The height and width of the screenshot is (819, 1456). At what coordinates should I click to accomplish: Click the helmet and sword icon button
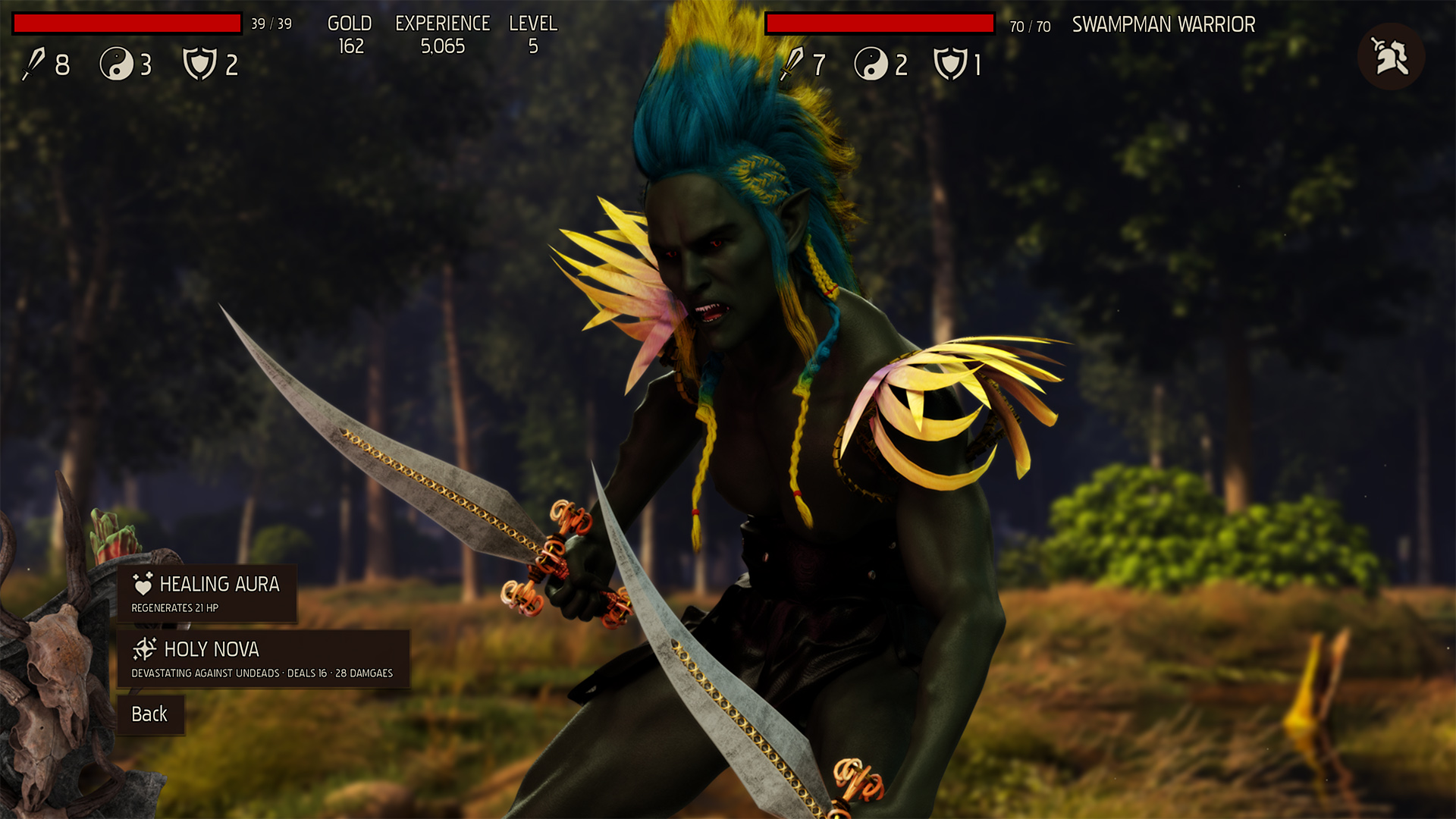(1390, 57)
